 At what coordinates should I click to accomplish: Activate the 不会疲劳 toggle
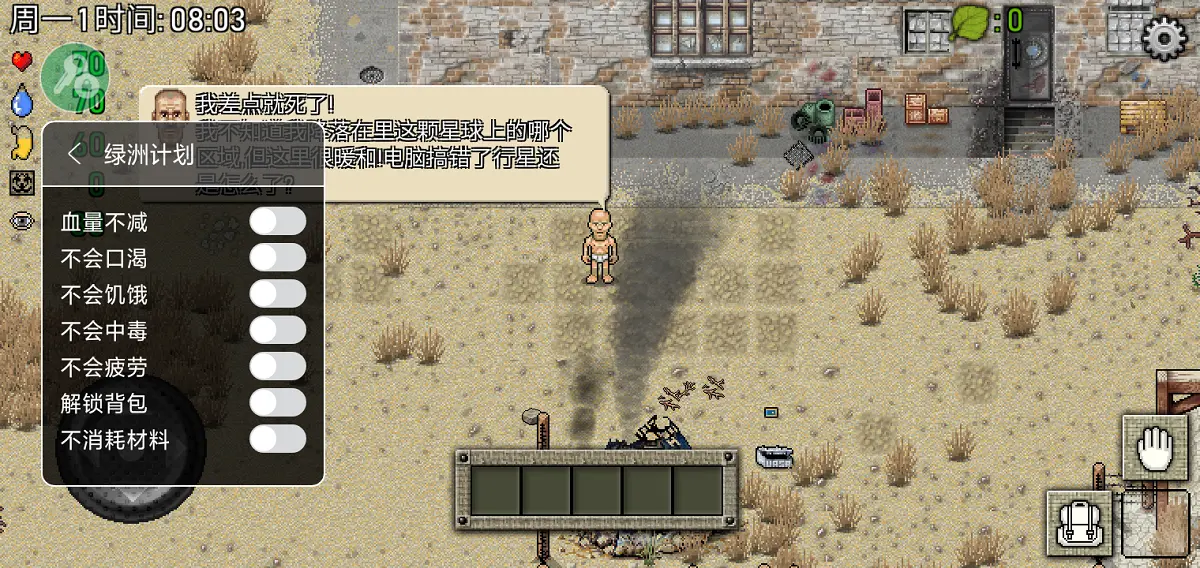(277, 366)
